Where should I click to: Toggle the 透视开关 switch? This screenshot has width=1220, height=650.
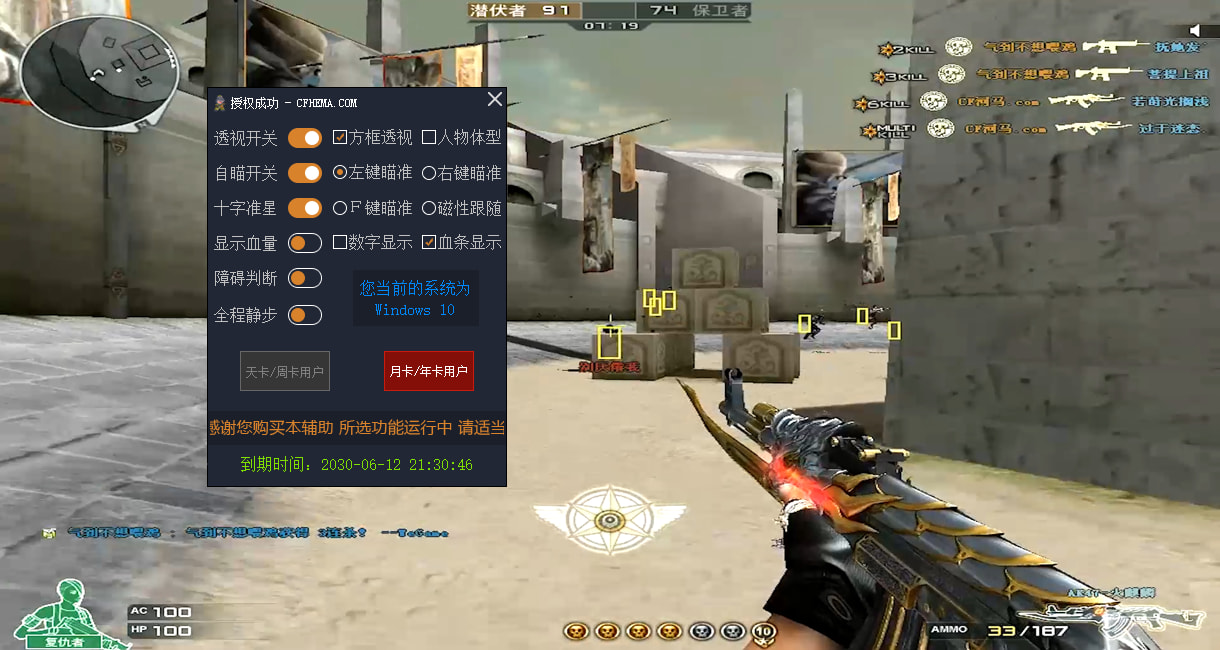point(305,137)
